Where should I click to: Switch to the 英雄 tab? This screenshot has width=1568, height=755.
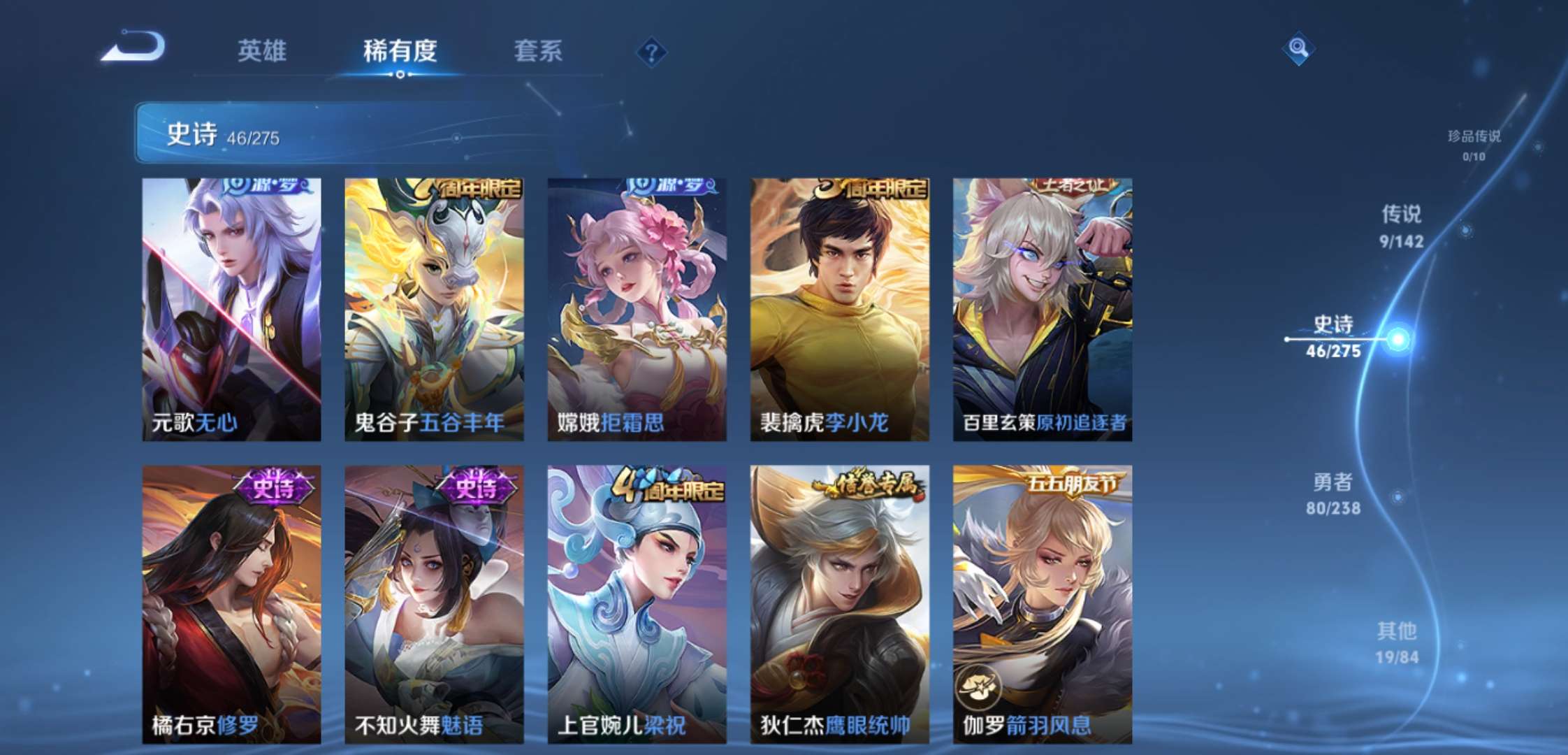[x=264, y=50]
